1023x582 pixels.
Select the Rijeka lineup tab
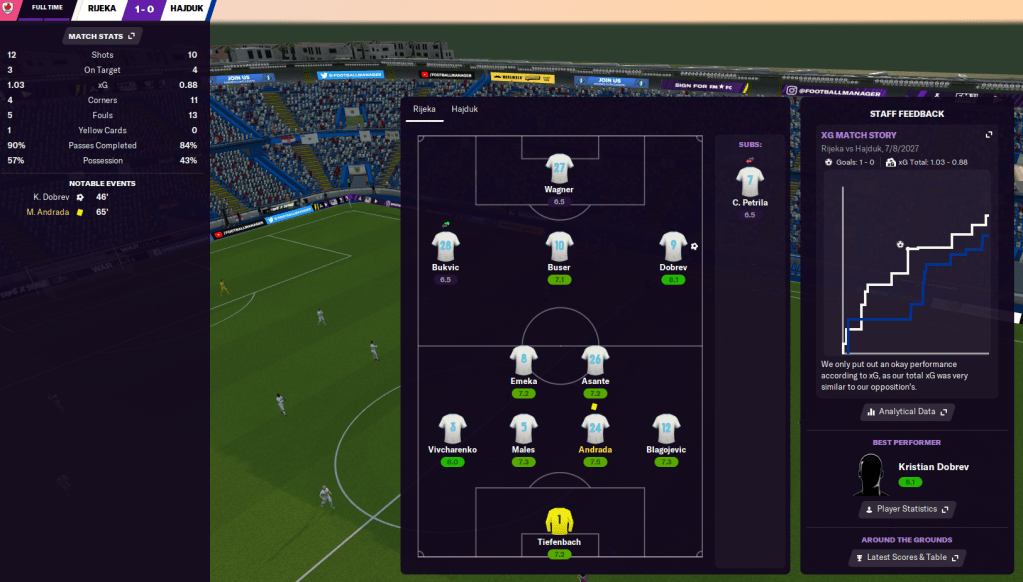425,109
